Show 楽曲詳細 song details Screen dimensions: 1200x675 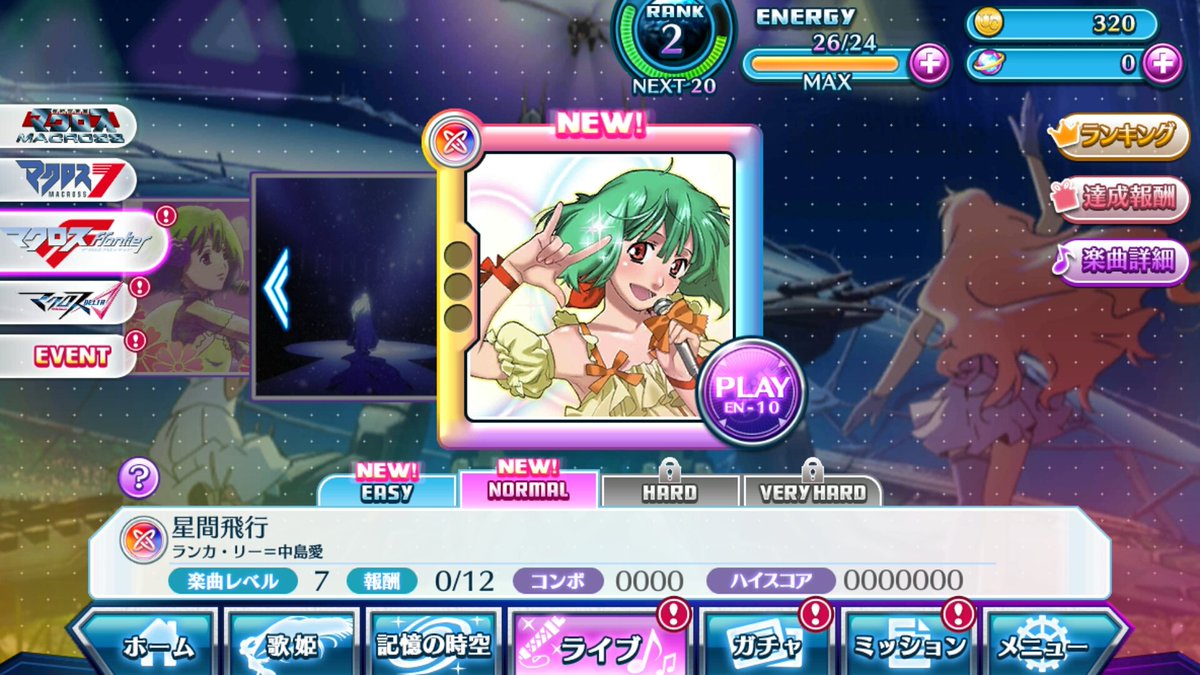point(1122,262)
